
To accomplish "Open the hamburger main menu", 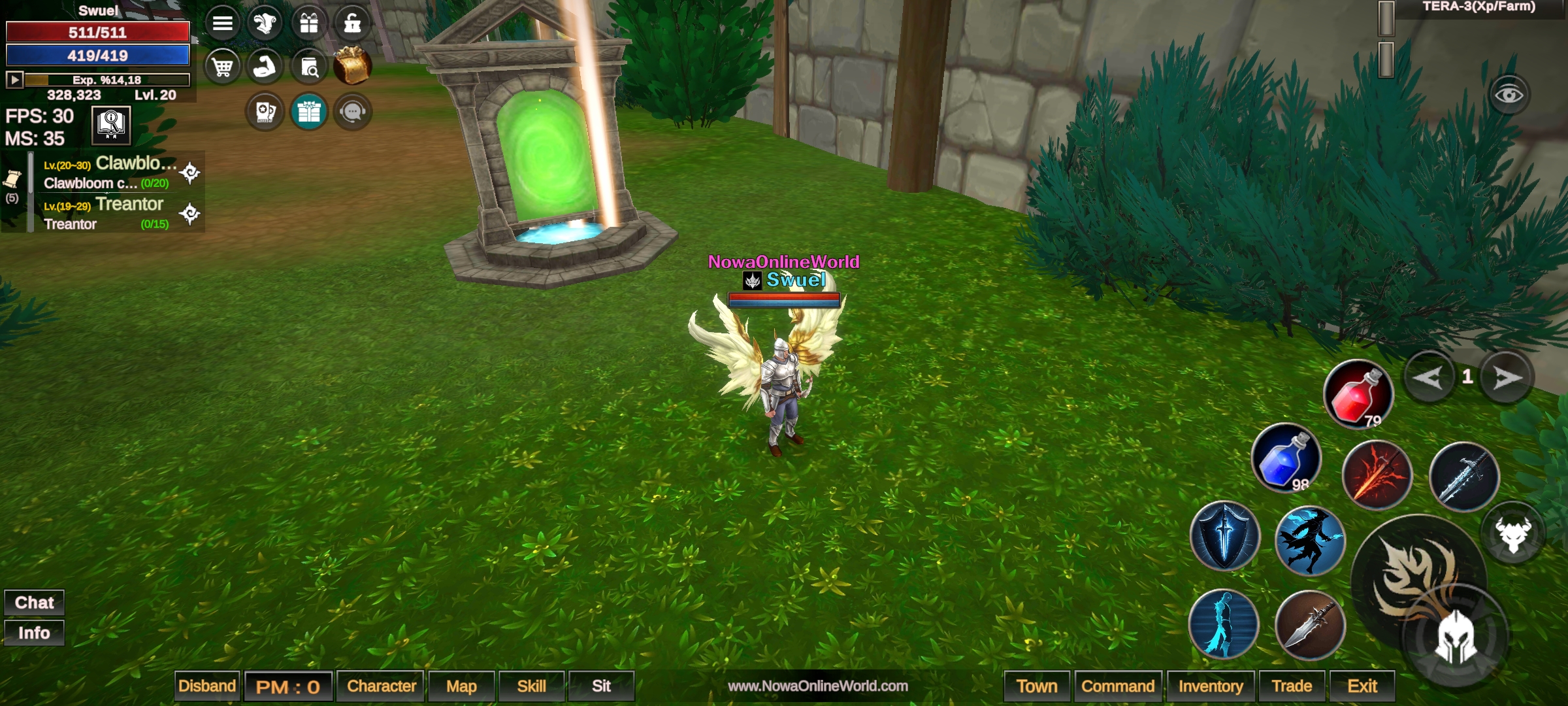I will [223, 24].
